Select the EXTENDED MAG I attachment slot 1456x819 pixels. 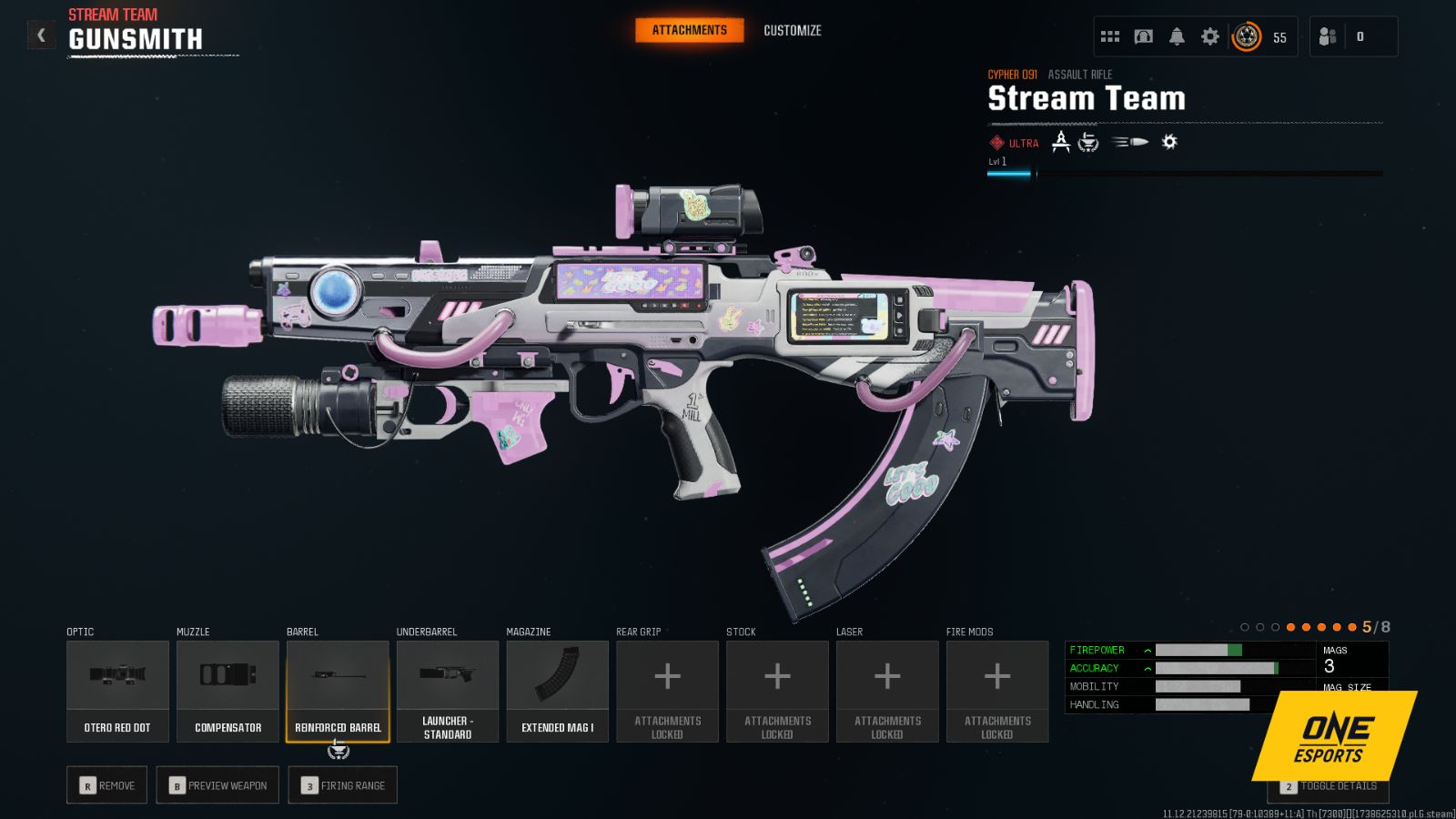tap(557, 689)
